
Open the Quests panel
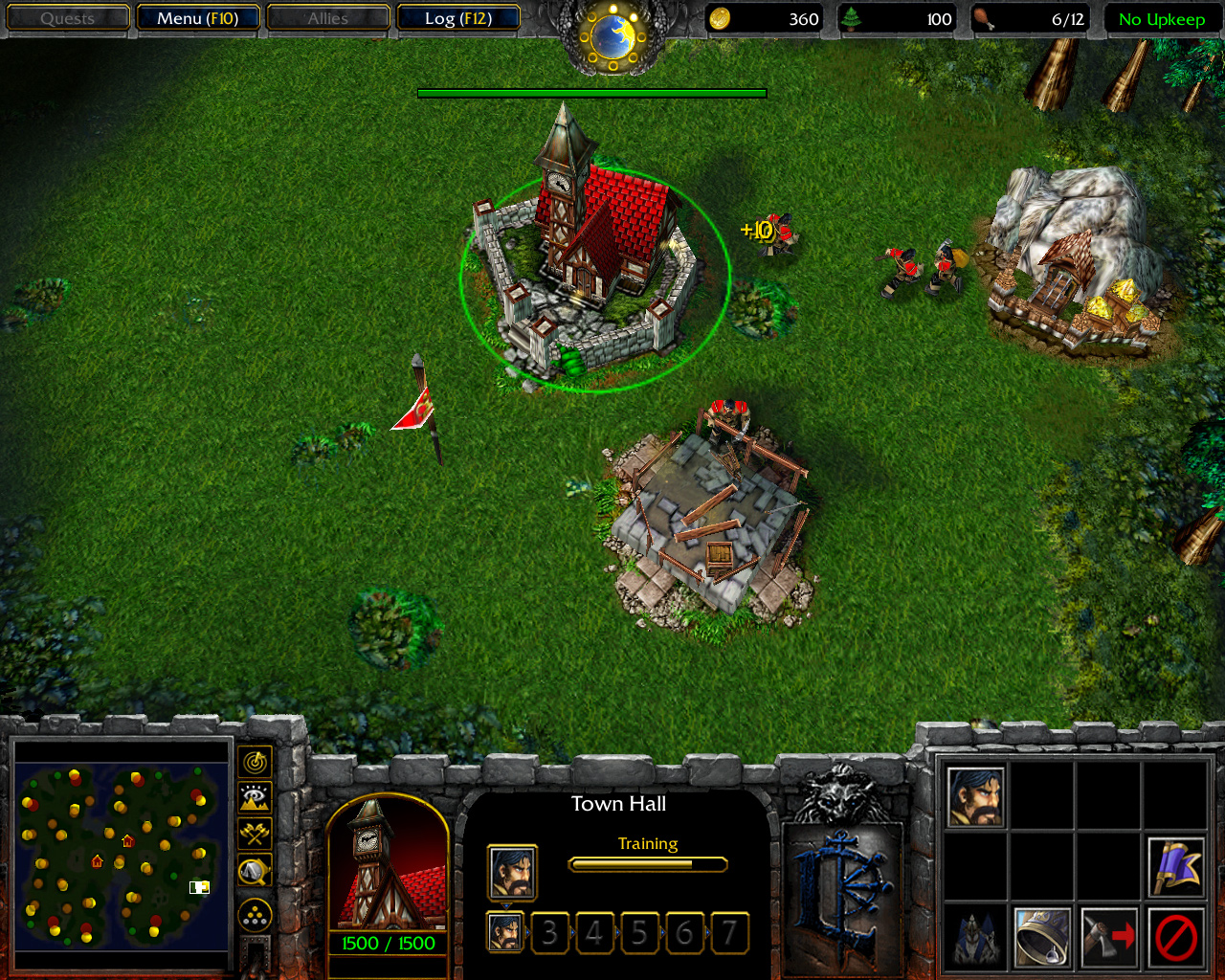pos(67,17)
